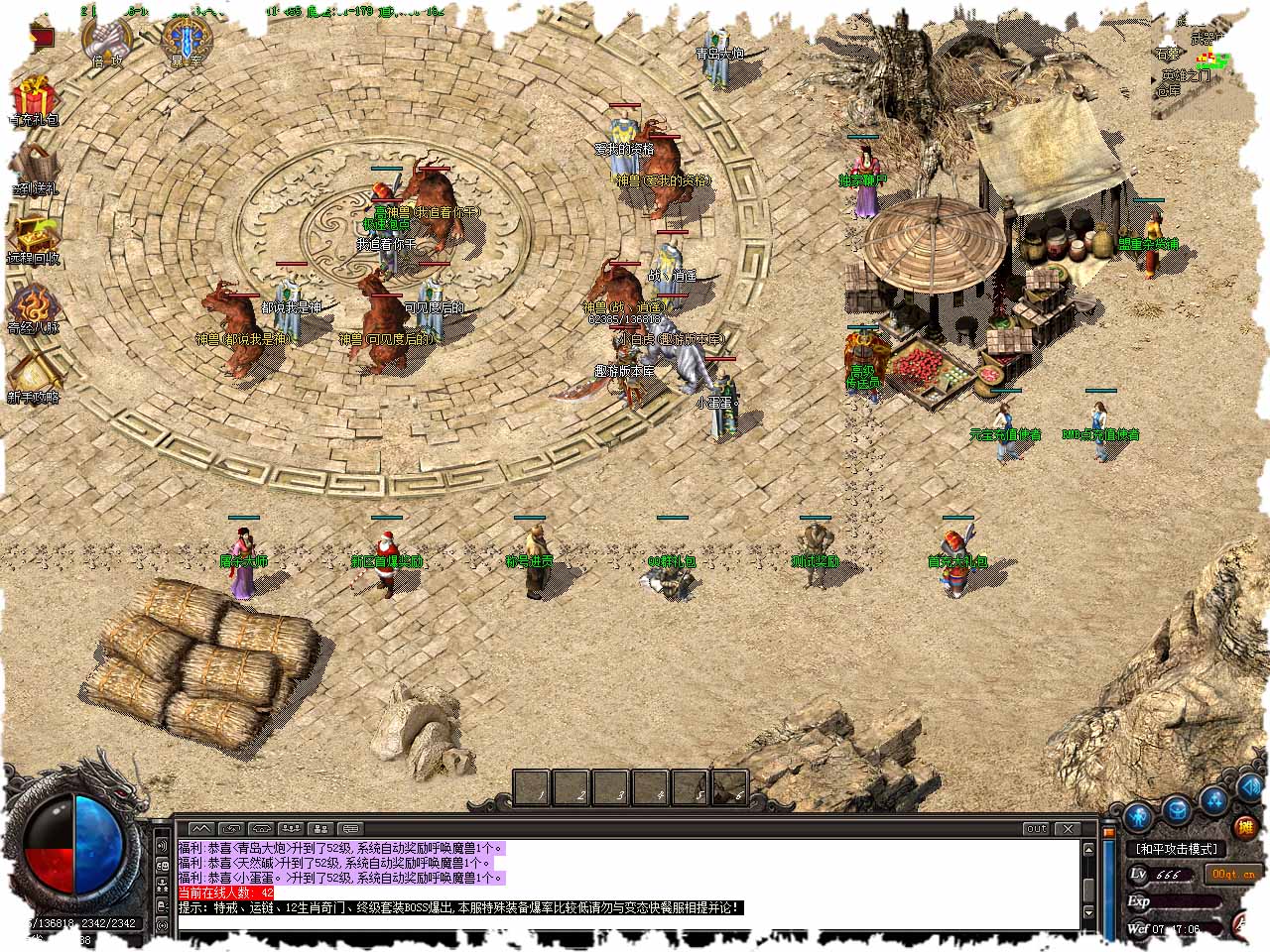Select hotbar slot number 1
The height and width of the screenshot is (952, 1270).
(536, 788)
